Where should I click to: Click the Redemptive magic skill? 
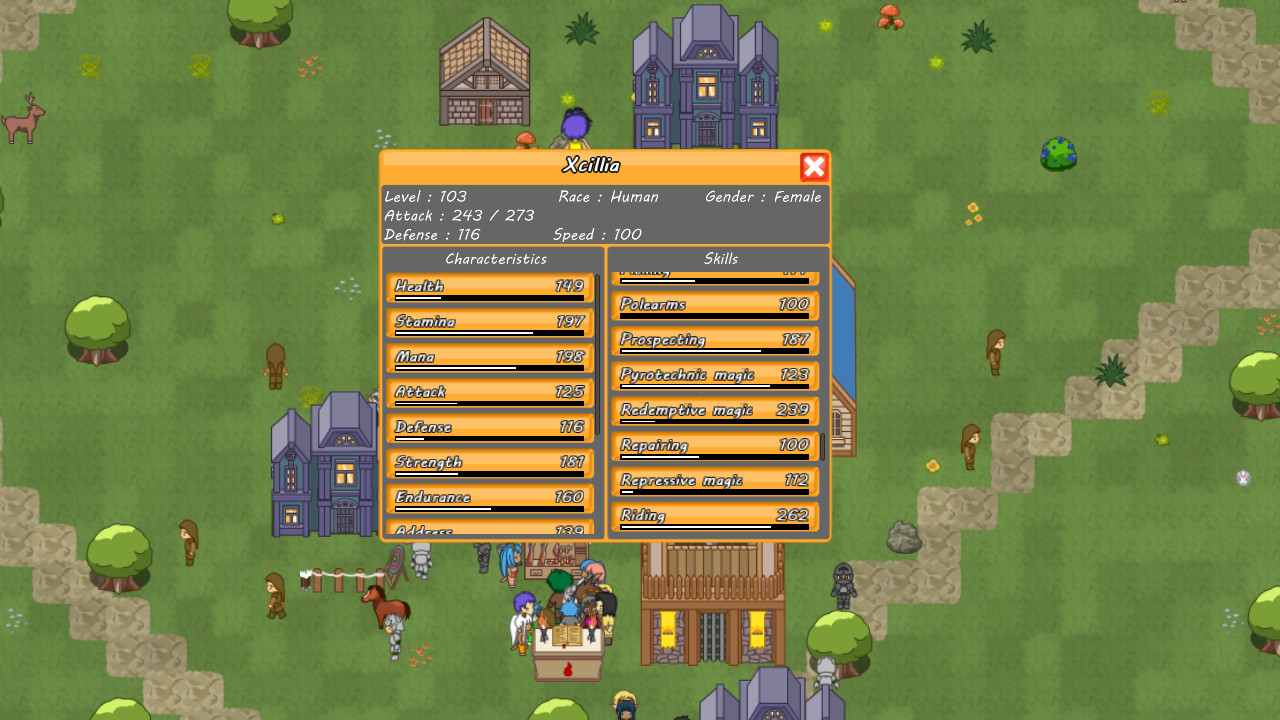click(x=714, y=411)
